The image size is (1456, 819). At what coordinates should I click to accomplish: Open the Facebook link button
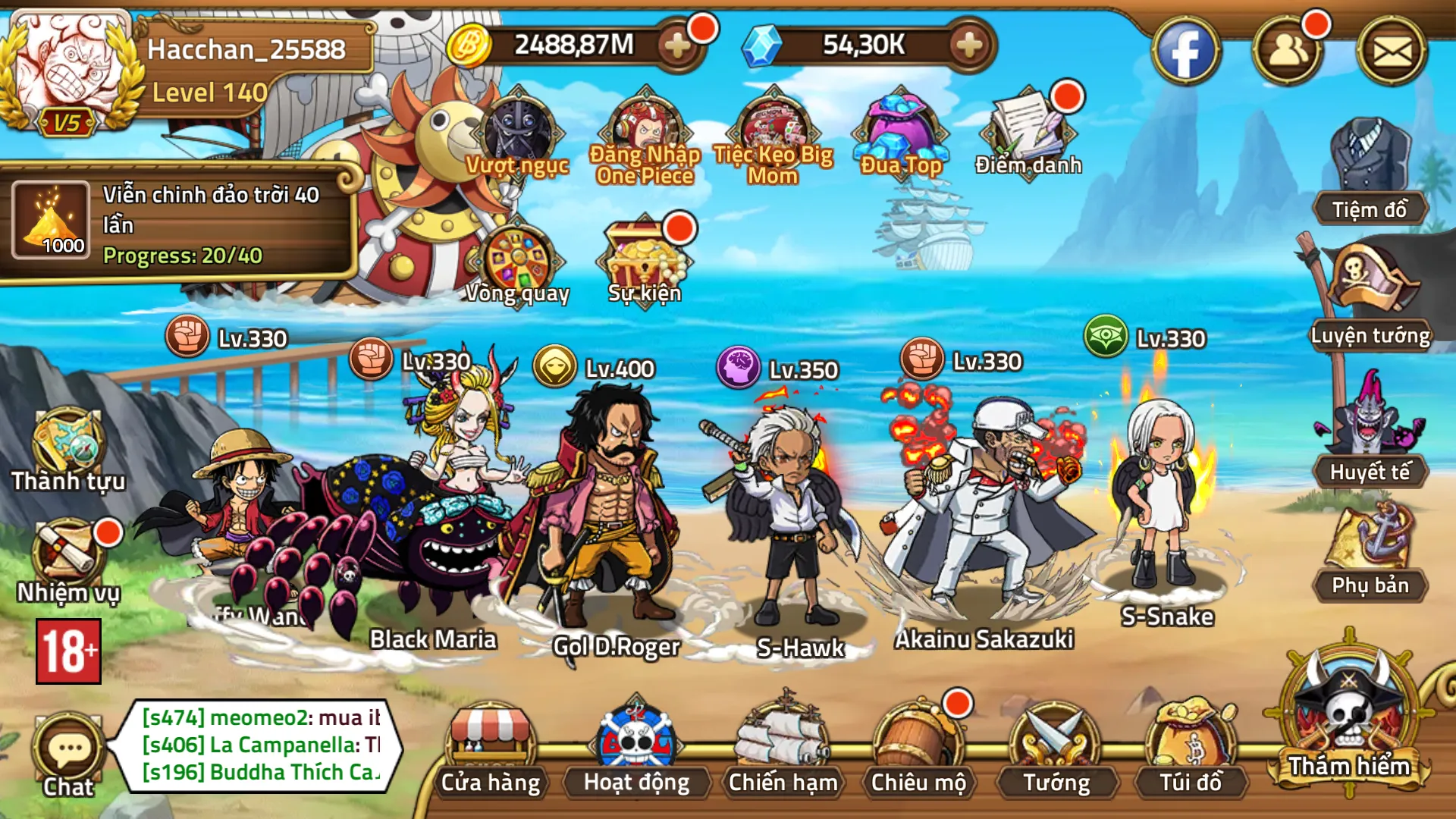pos(1186,52)
